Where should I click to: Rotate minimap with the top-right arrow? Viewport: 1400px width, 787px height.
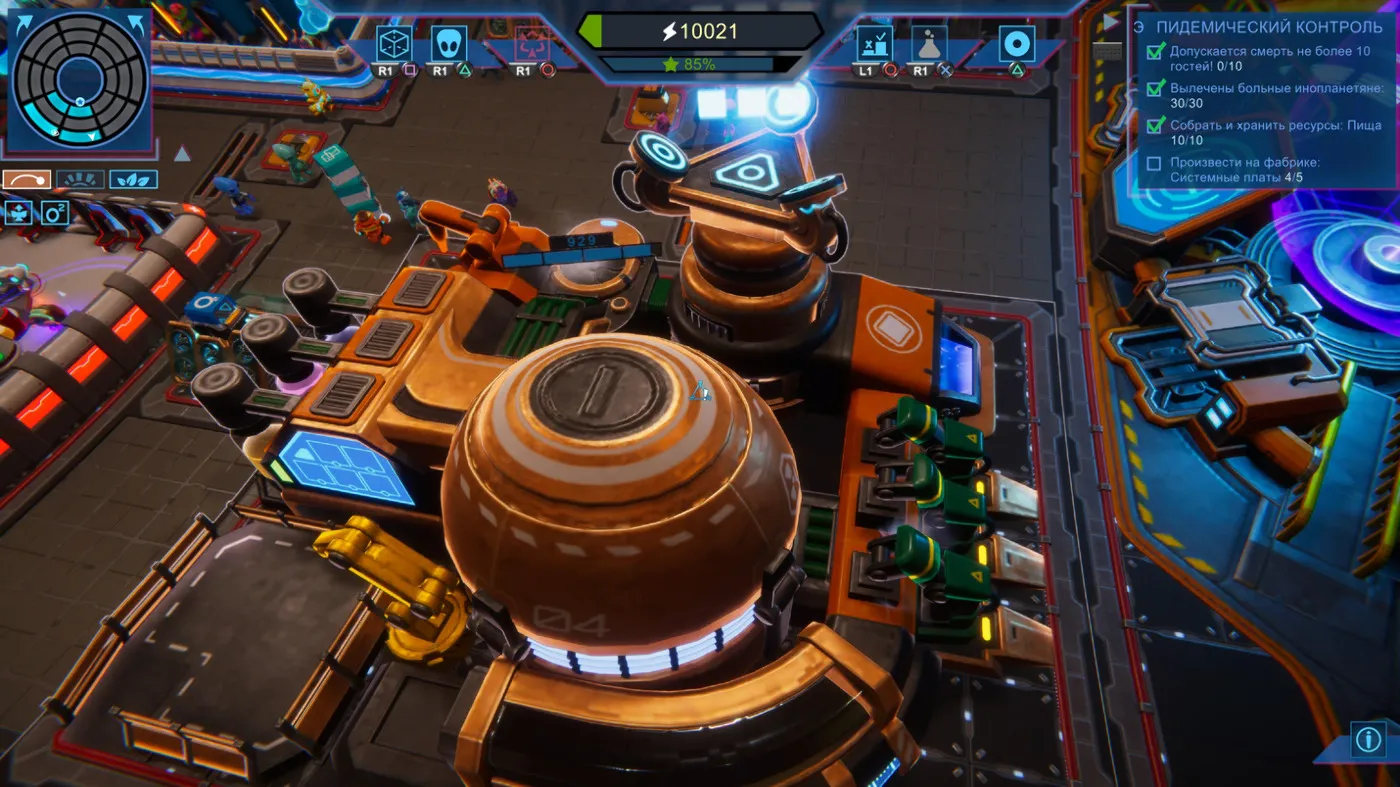(x=134, y=23)
